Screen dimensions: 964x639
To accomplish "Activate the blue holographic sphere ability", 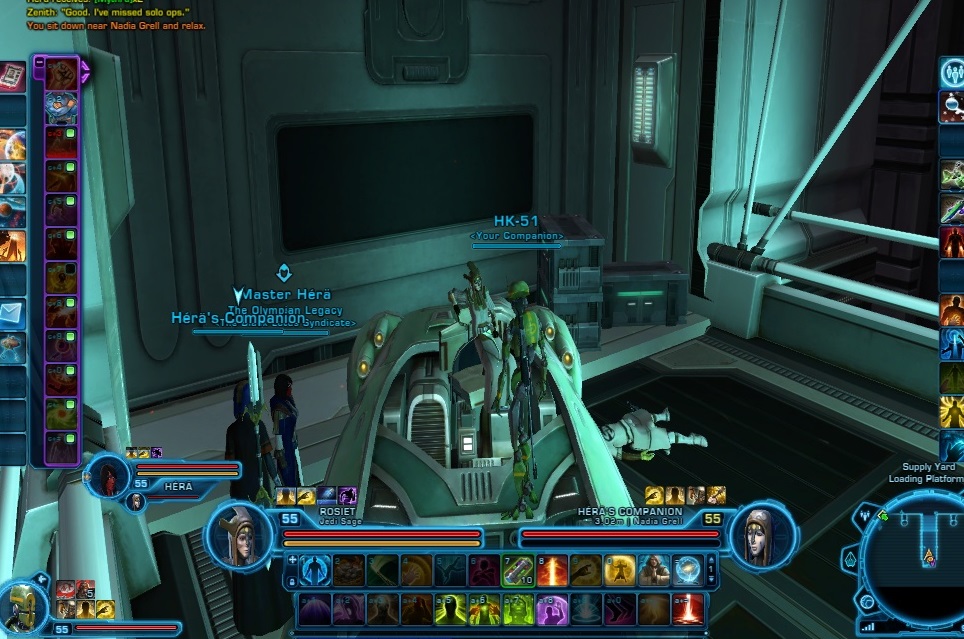I will click(687, 569).
